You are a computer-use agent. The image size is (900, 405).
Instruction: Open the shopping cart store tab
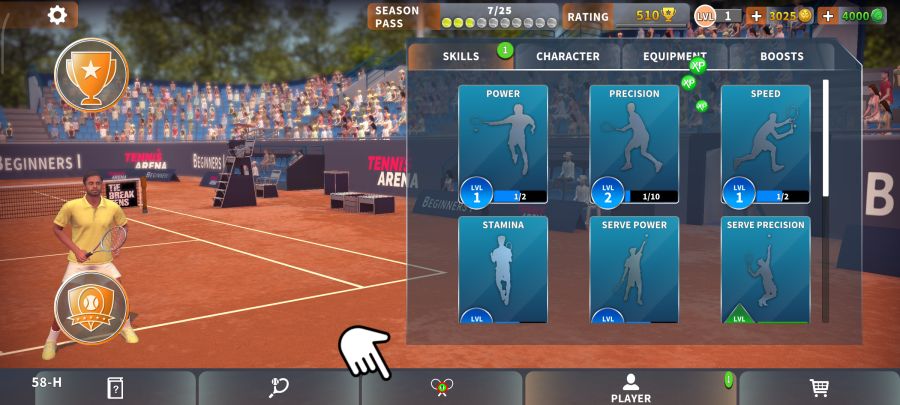pyautogui.click(x=819, y=388)
